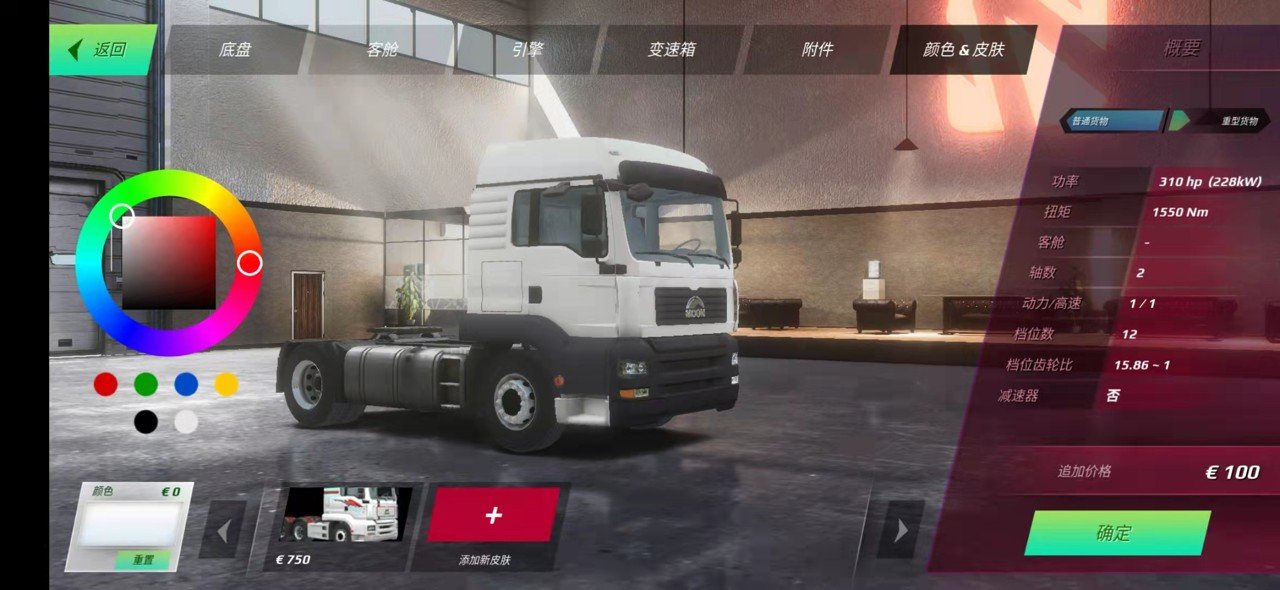The height and width of the screenshot is (590, 1280).
Task: Add a new skin with 添加新皮肤
Action: pyautogui.click(x=493, y=516)
